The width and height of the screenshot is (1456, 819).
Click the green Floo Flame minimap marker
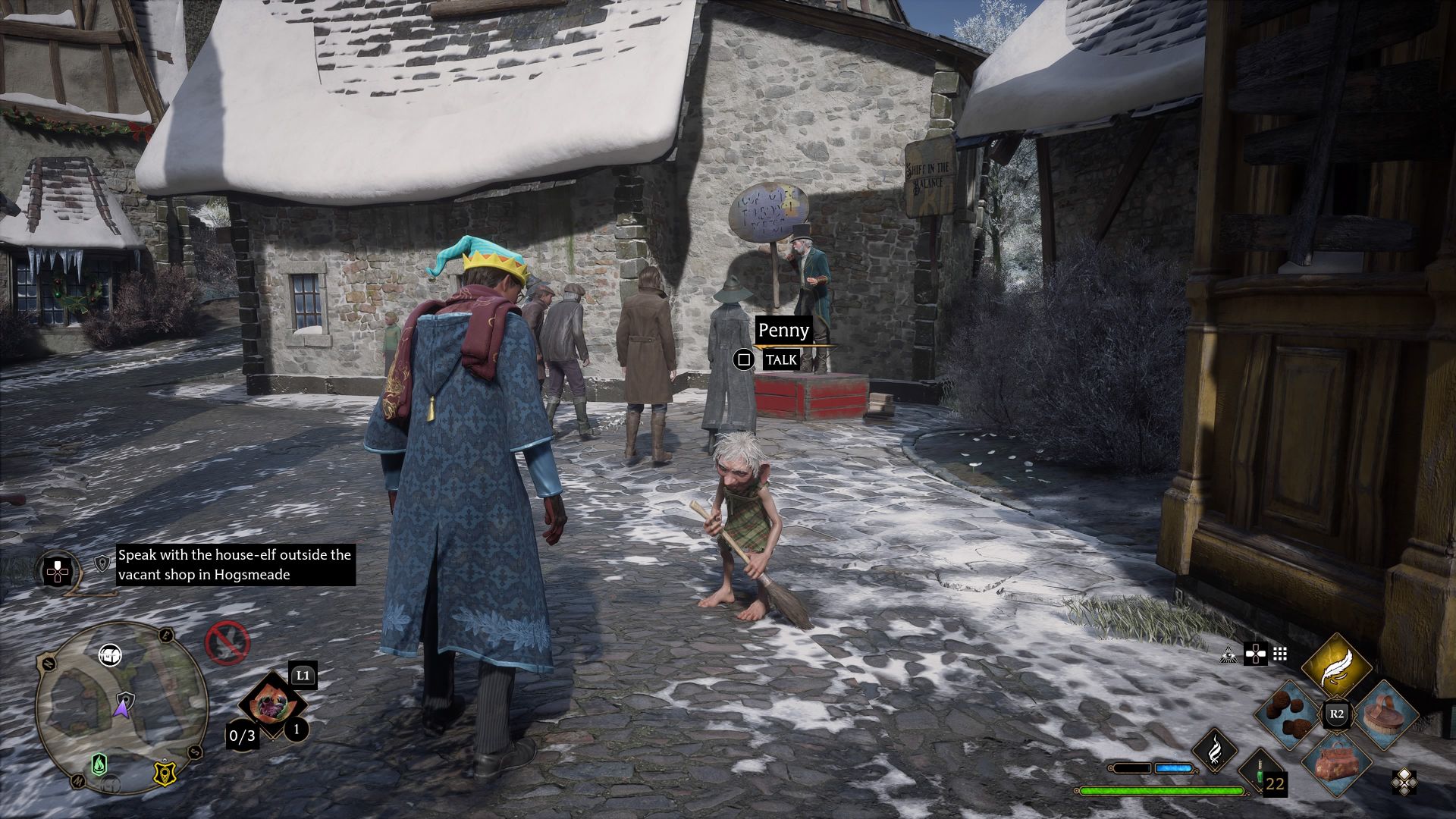tap(99, 764)
